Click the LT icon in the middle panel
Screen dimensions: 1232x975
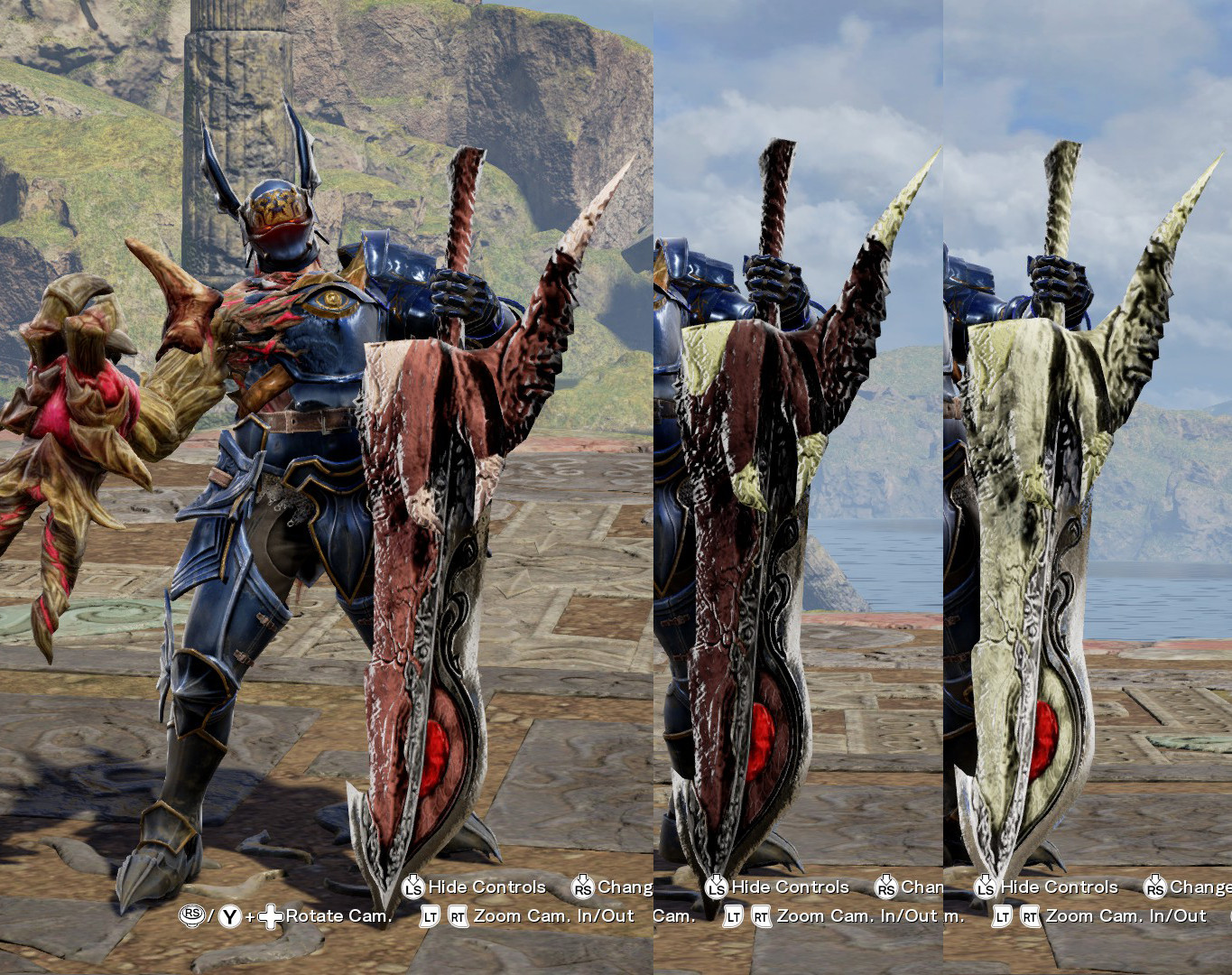pyautogui.click(x=733, y=915)
